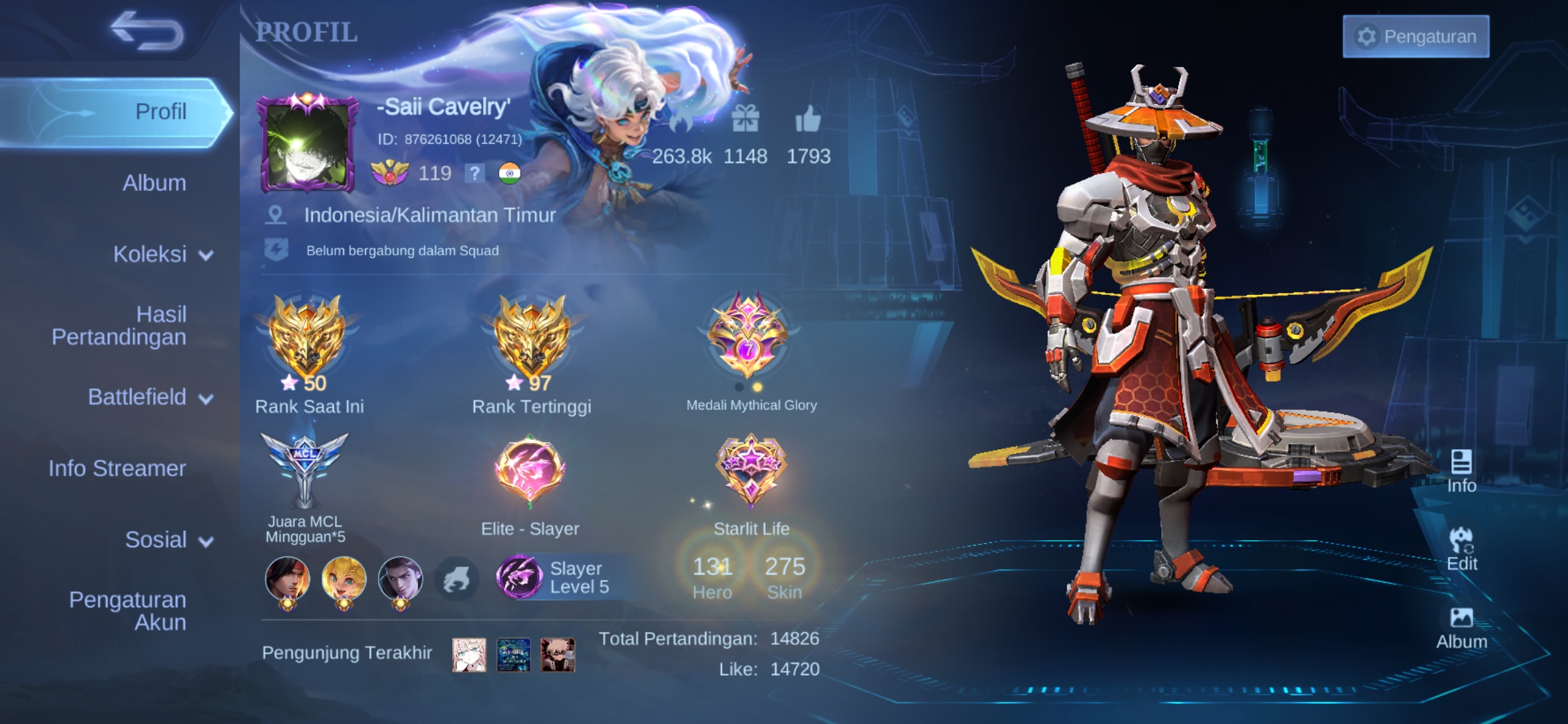Switch to the Album sidebar tab
1568x724 pixels.
click(x=154, y=183)
